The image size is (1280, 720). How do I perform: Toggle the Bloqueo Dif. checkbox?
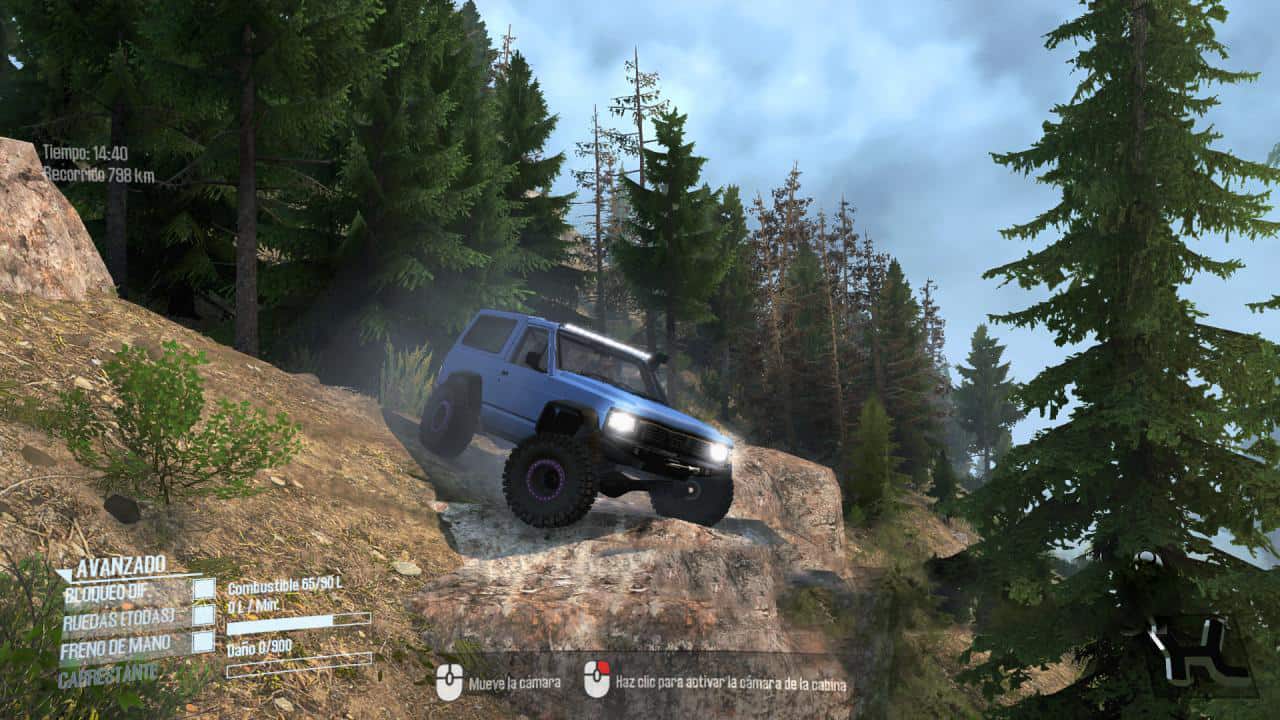click(204, 589)
